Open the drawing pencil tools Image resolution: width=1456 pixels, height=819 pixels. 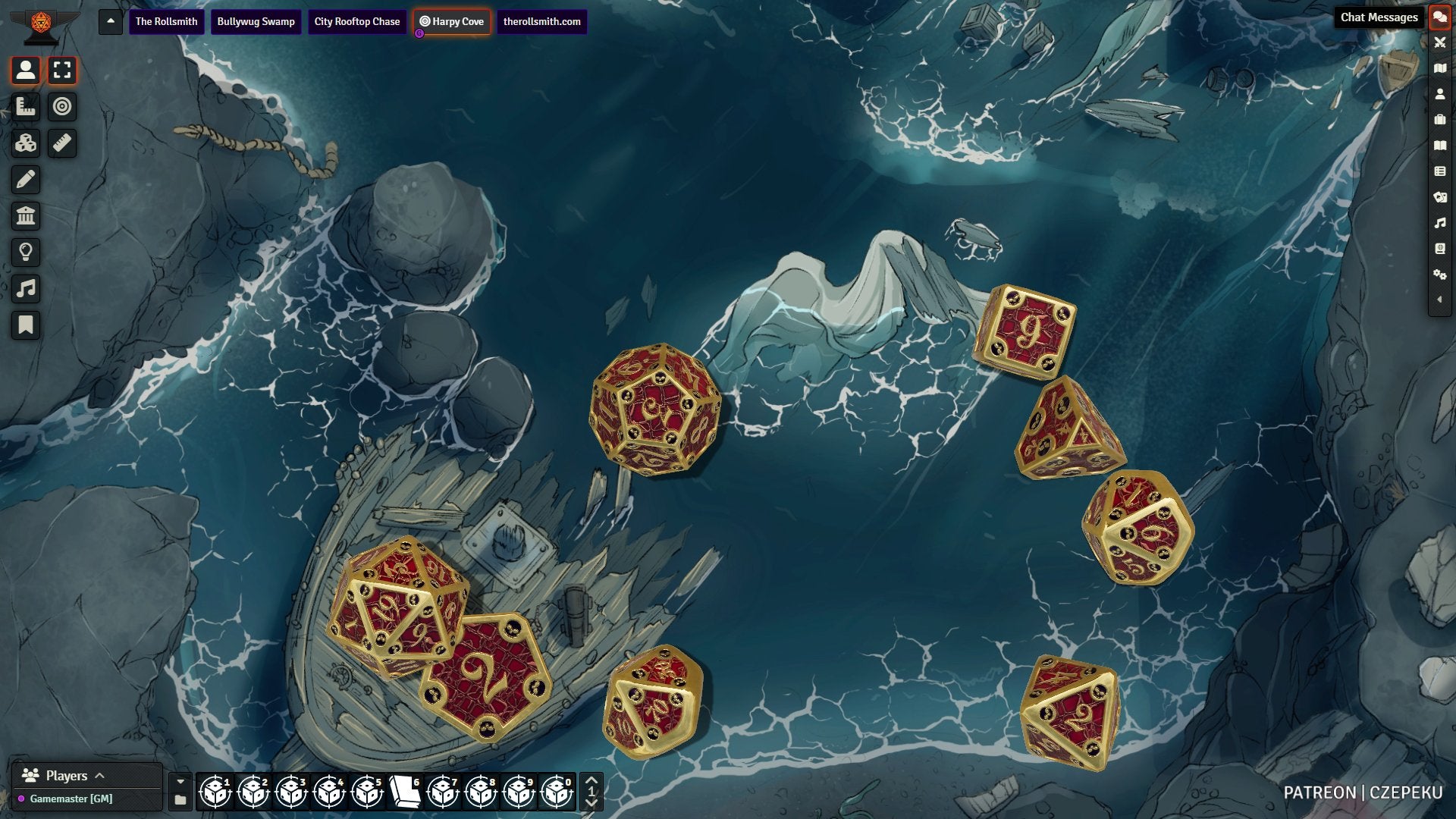(x=26, y=180)
